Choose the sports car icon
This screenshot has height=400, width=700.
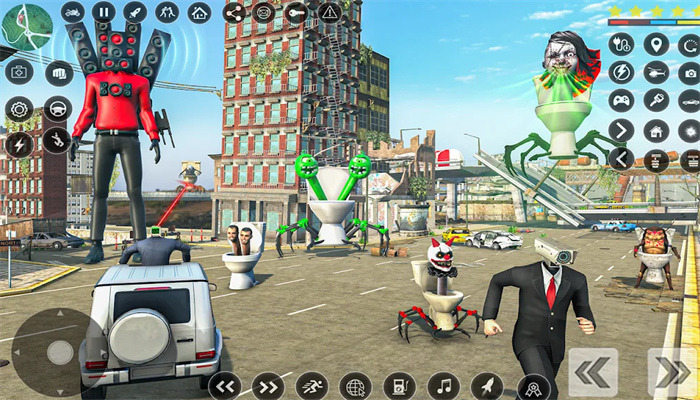point(689,101)
